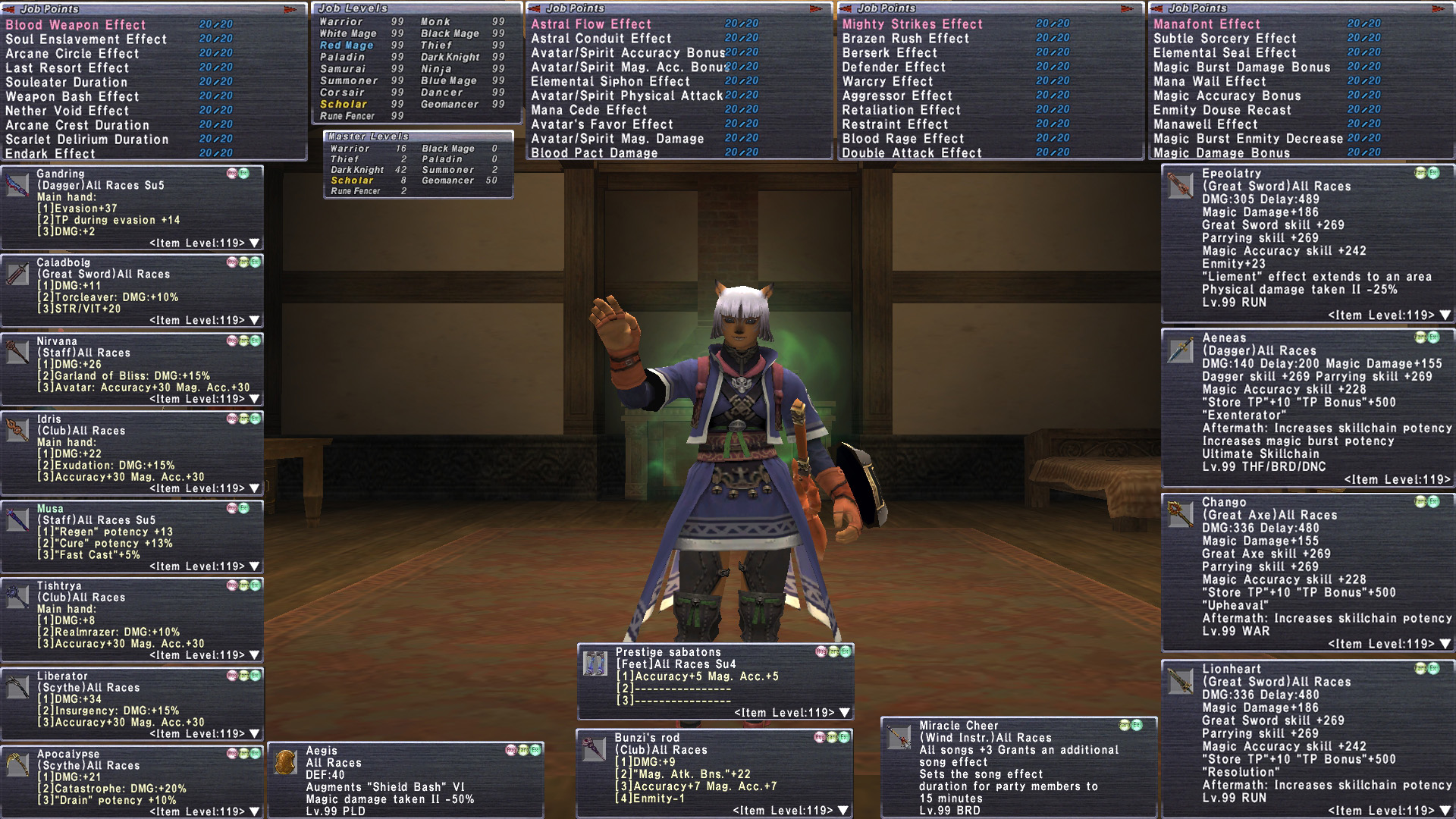The width and height of the screenshot is (1456, 819).
Task: Click the Gandring dagger icon
Action: tap(17, 186)
